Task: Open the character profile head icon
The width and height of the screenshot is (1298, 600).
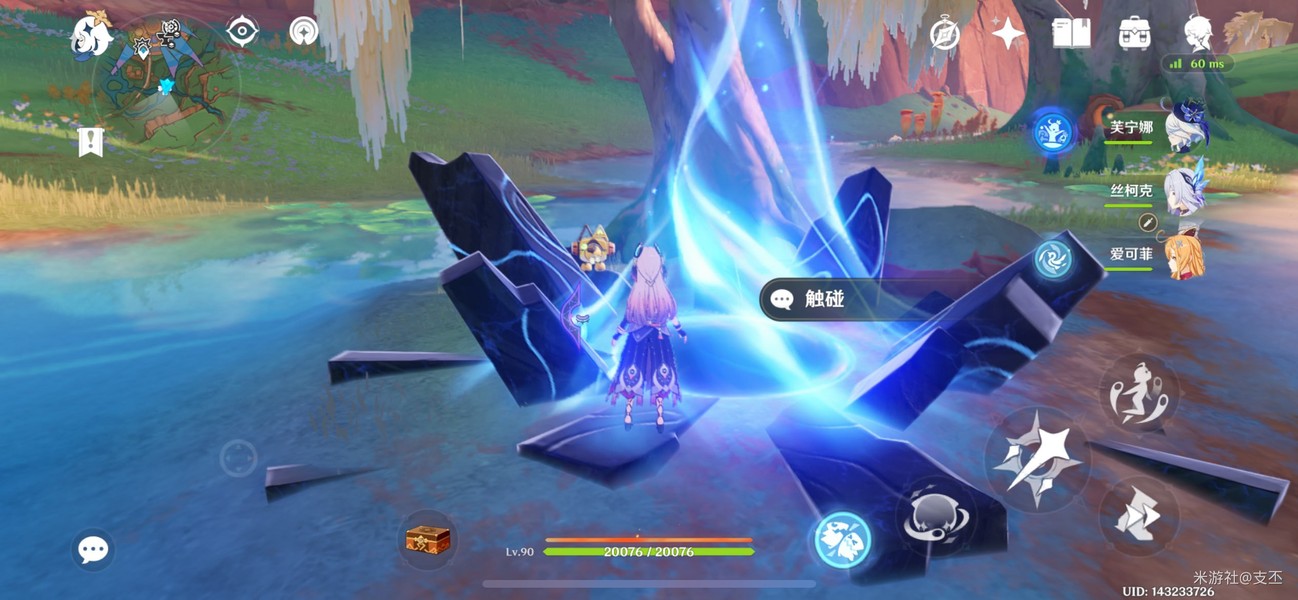Action: pyautogui.click(x=1198, y=34)
